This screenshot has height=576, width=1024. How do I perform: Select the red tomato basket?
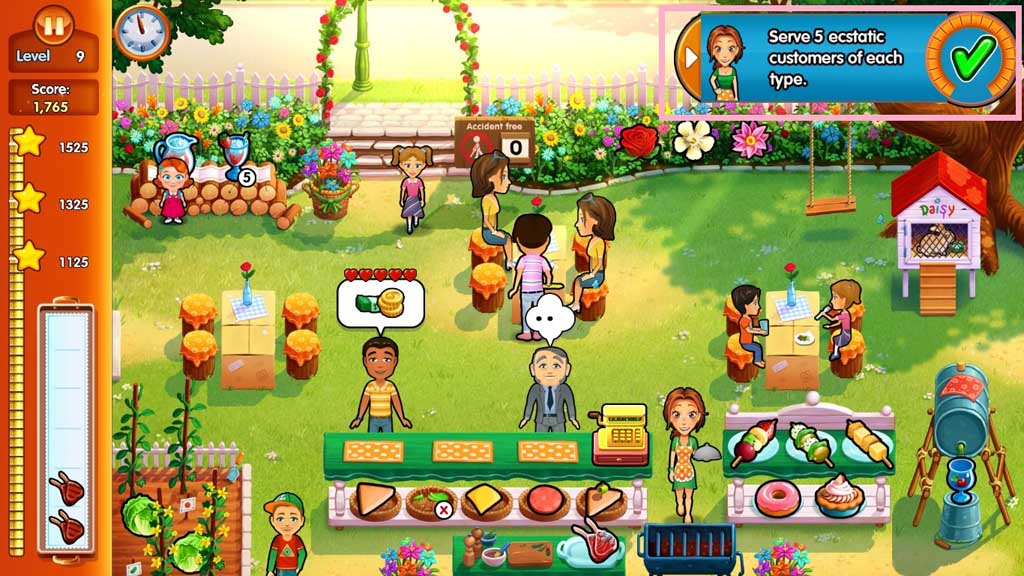[x=545, y=500]
